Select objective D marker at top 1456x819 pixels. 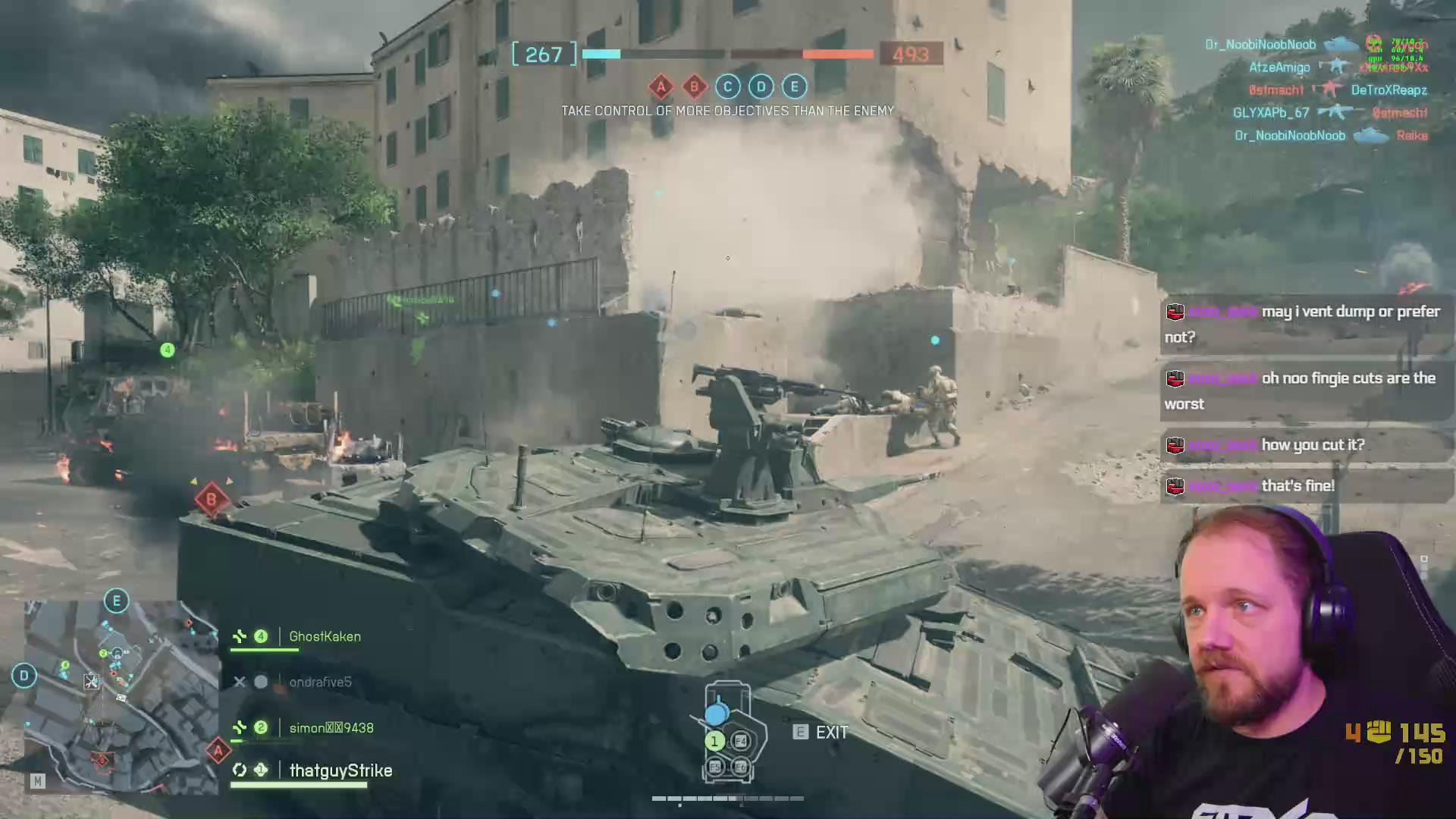[x=761, y=86]
